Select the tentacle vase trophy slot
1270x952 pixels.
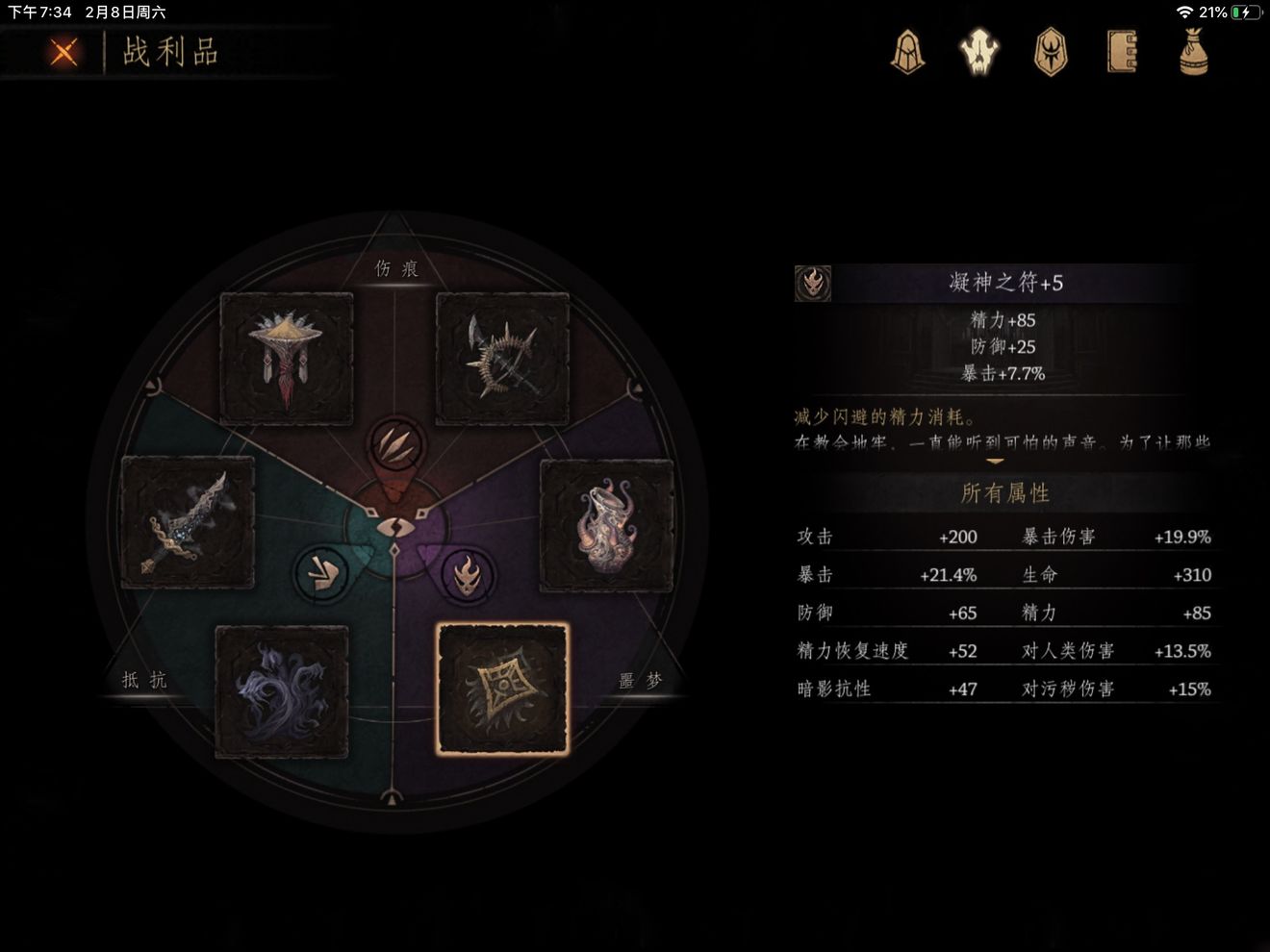pyautogui.click(x=606, y=525)
